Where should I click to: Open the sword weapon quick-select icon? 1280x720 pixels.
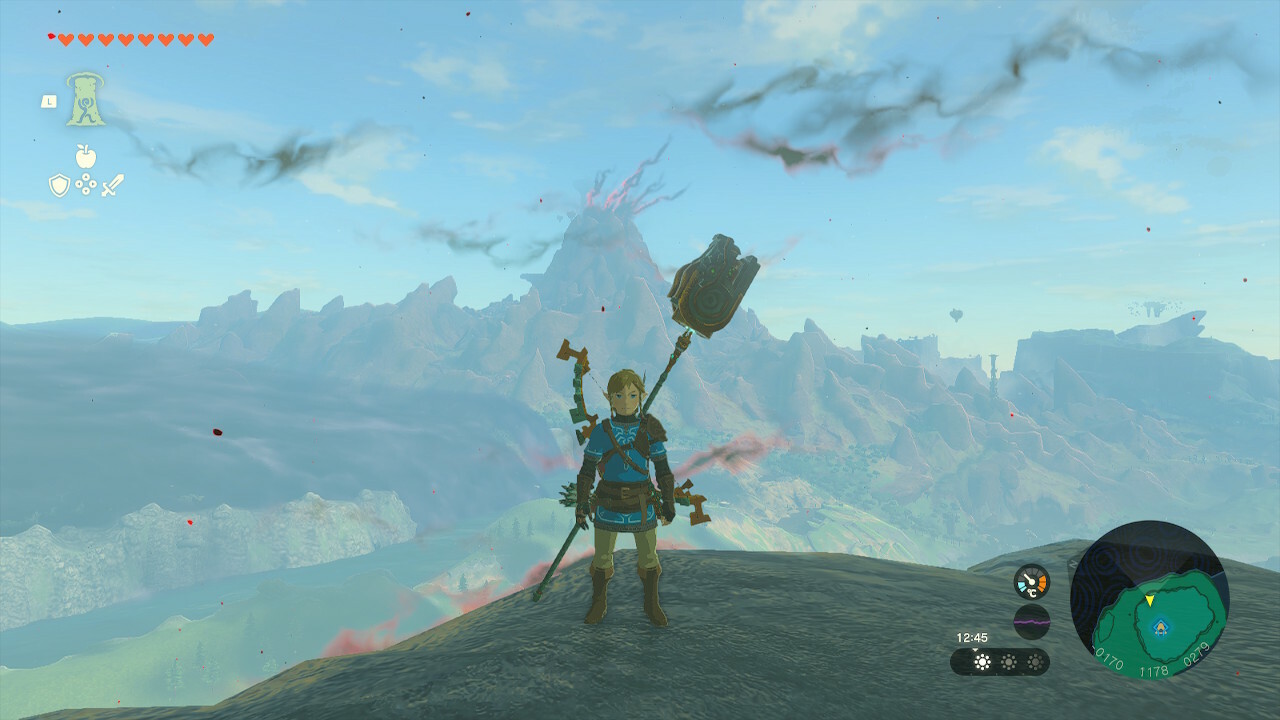[112, 185]
